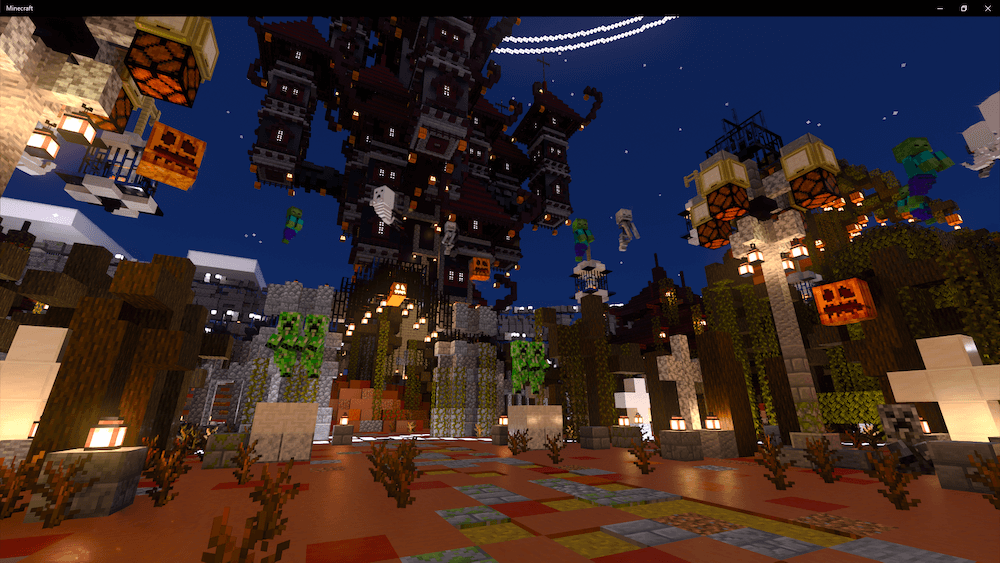The image size is (1000, 563).
Task: Close the Minecraft window
Action: coord(987,8)
